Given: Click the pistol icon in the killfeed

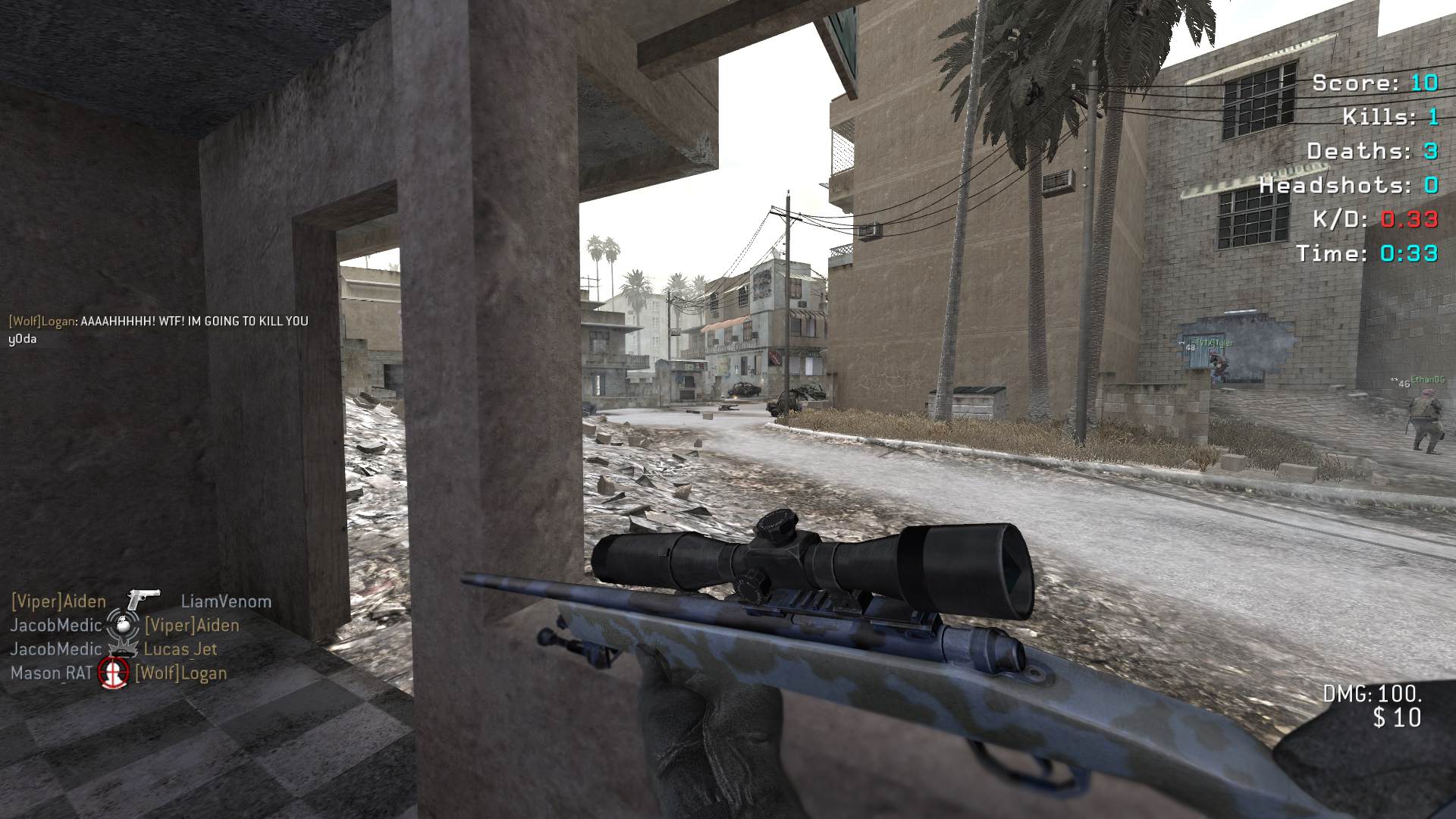Looking at the screenshot, I should coord(143,600).
